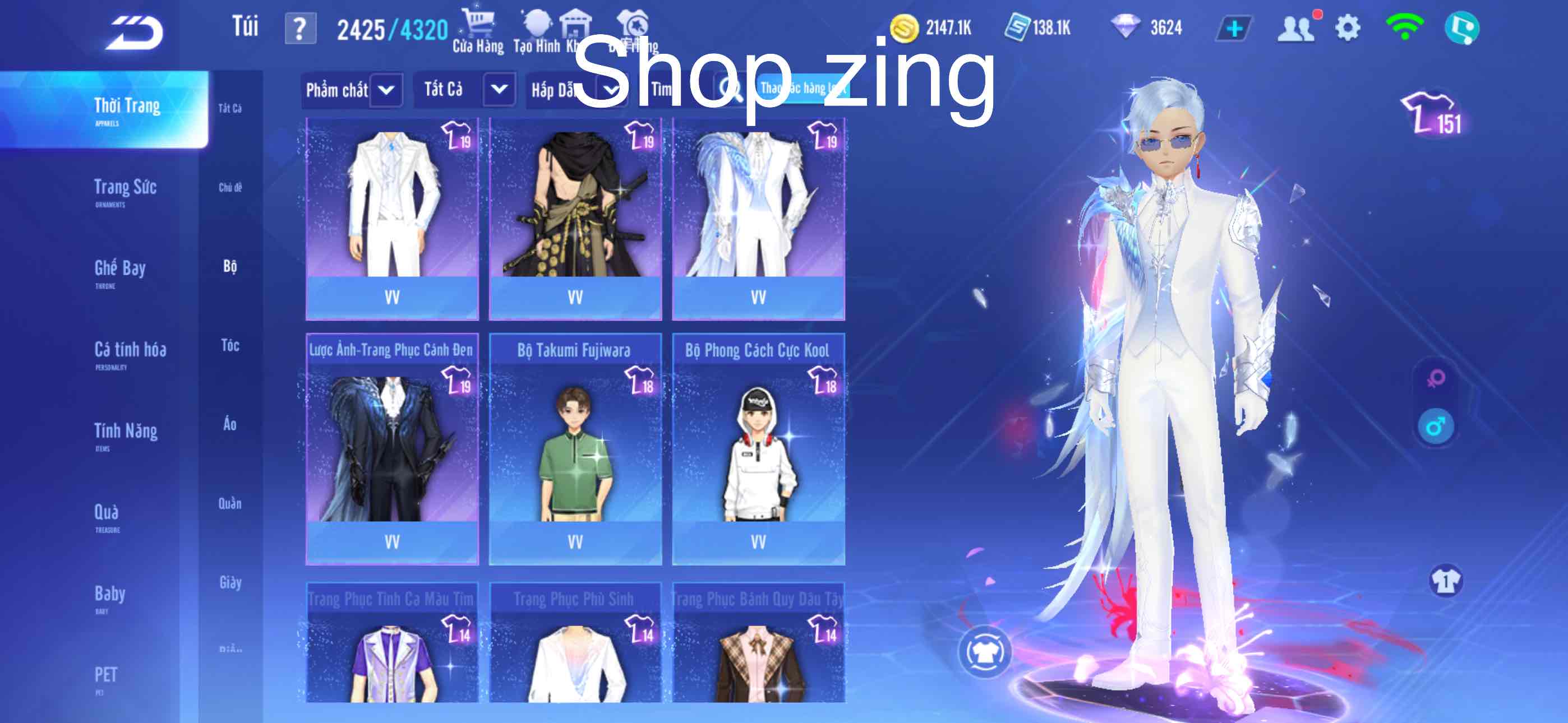
Task: Open the Tạo Hình character creation icon
Action: pyautogui.click(x=538, y=23)
